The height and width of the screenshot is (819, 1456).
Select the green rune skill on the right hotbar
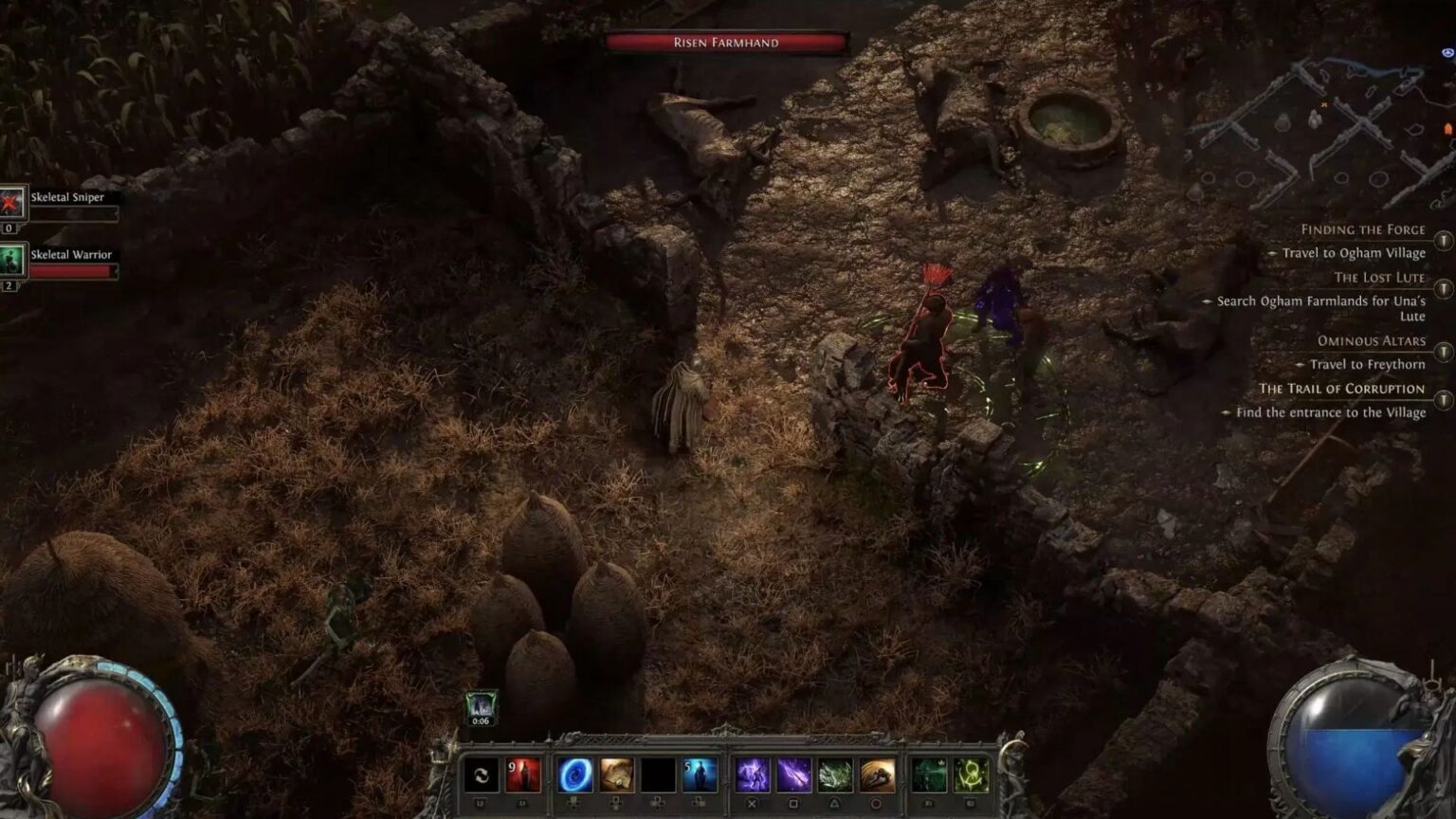[x=970, y=775]
